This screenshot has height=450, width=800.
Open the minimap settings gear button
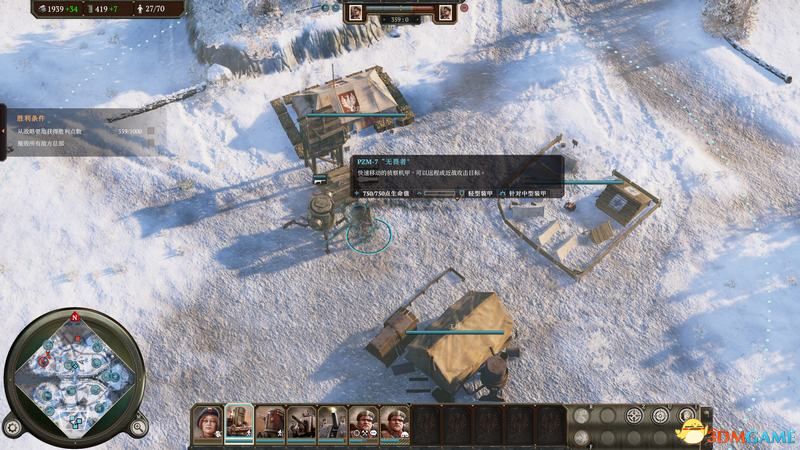coord(13,427)
